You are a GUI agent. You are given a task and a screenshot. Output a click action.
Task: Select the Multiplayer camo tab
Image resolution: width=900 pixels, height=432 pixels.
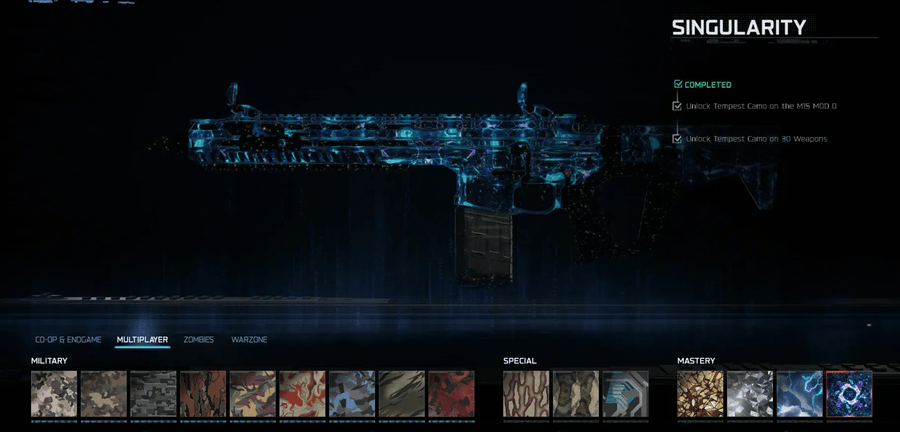pos(142,340)
